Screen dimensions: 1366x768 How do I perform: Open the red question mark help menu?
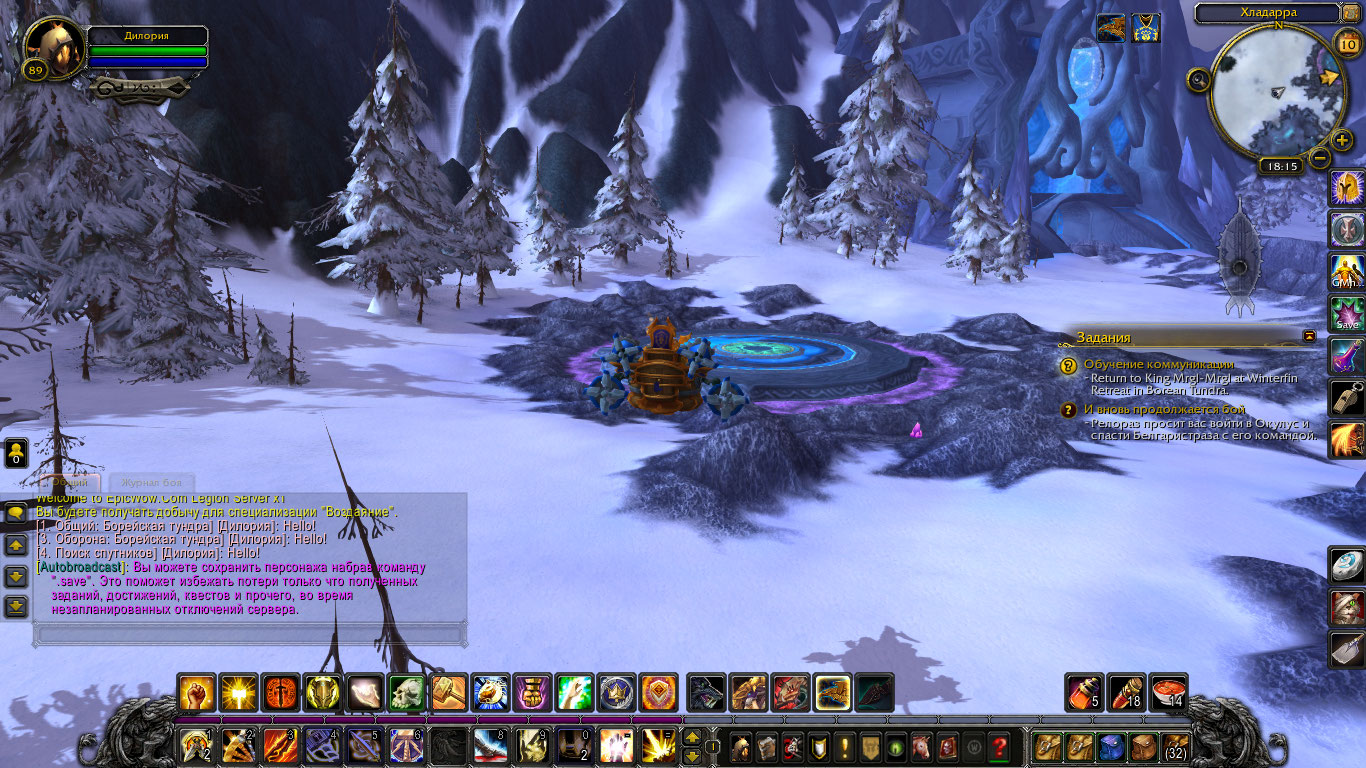coord(998,747)
